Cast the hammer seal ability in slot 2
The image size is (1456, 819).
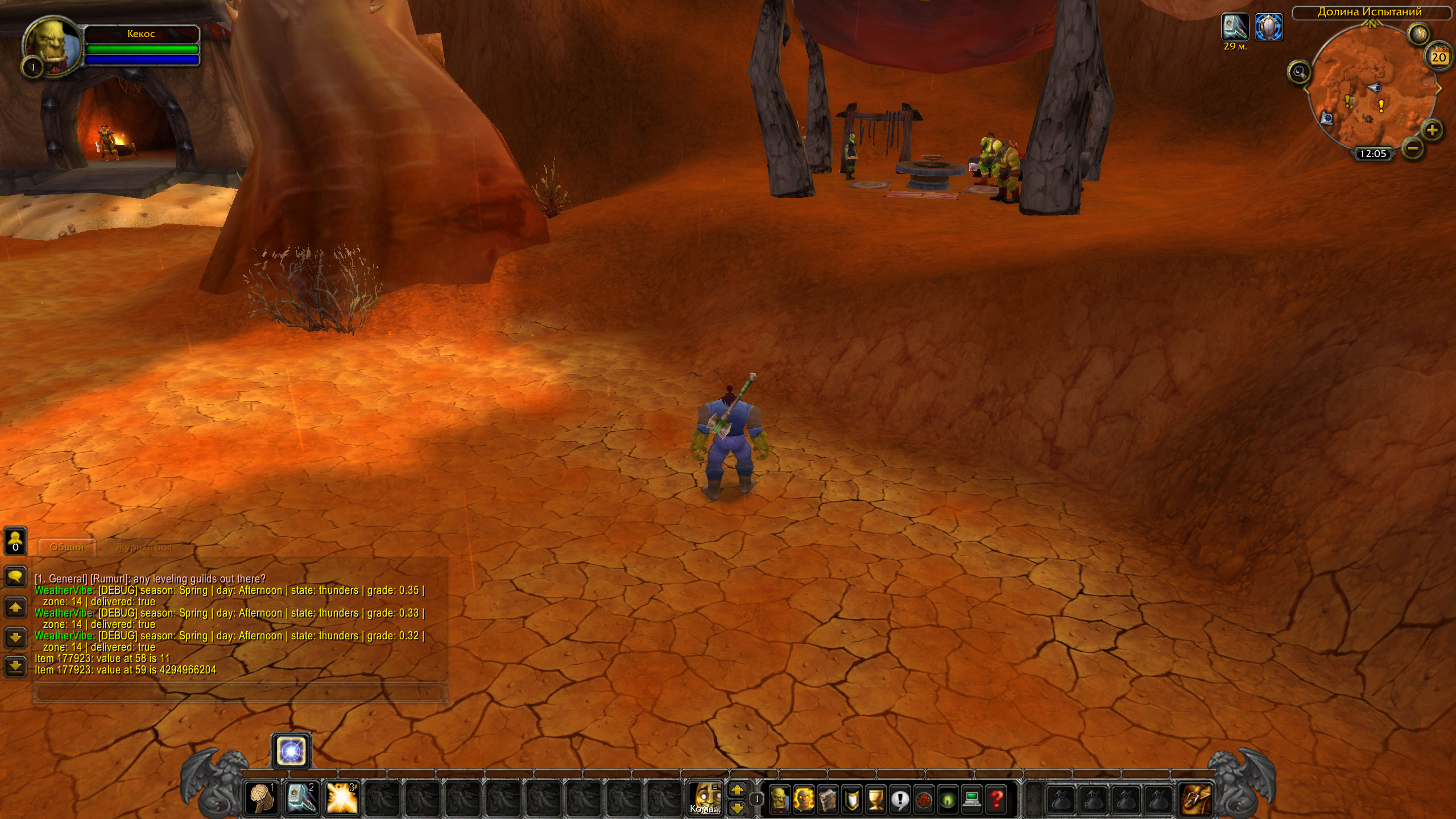click(x=301, y=797)
